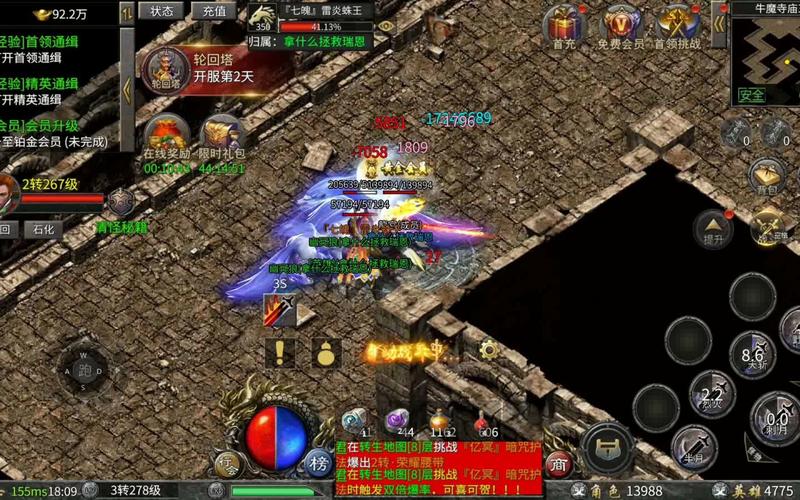Use the 半月 half-moon slash skill
Screen dimensions: 800x500
coord(695,445)
